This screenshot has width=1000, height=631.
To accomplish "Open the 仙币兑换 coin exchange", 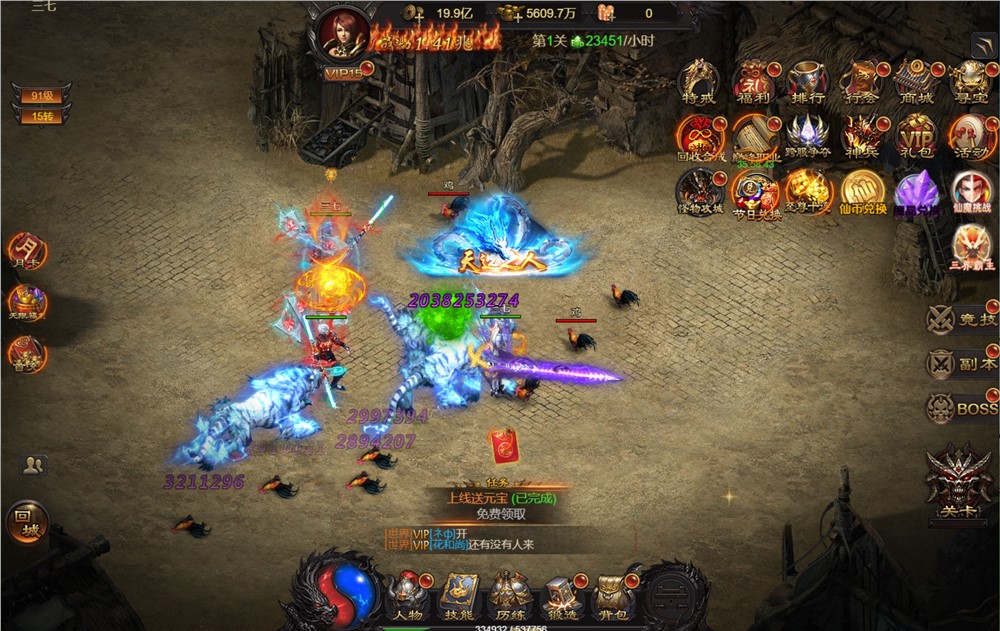I will click(x=861, y=191).
